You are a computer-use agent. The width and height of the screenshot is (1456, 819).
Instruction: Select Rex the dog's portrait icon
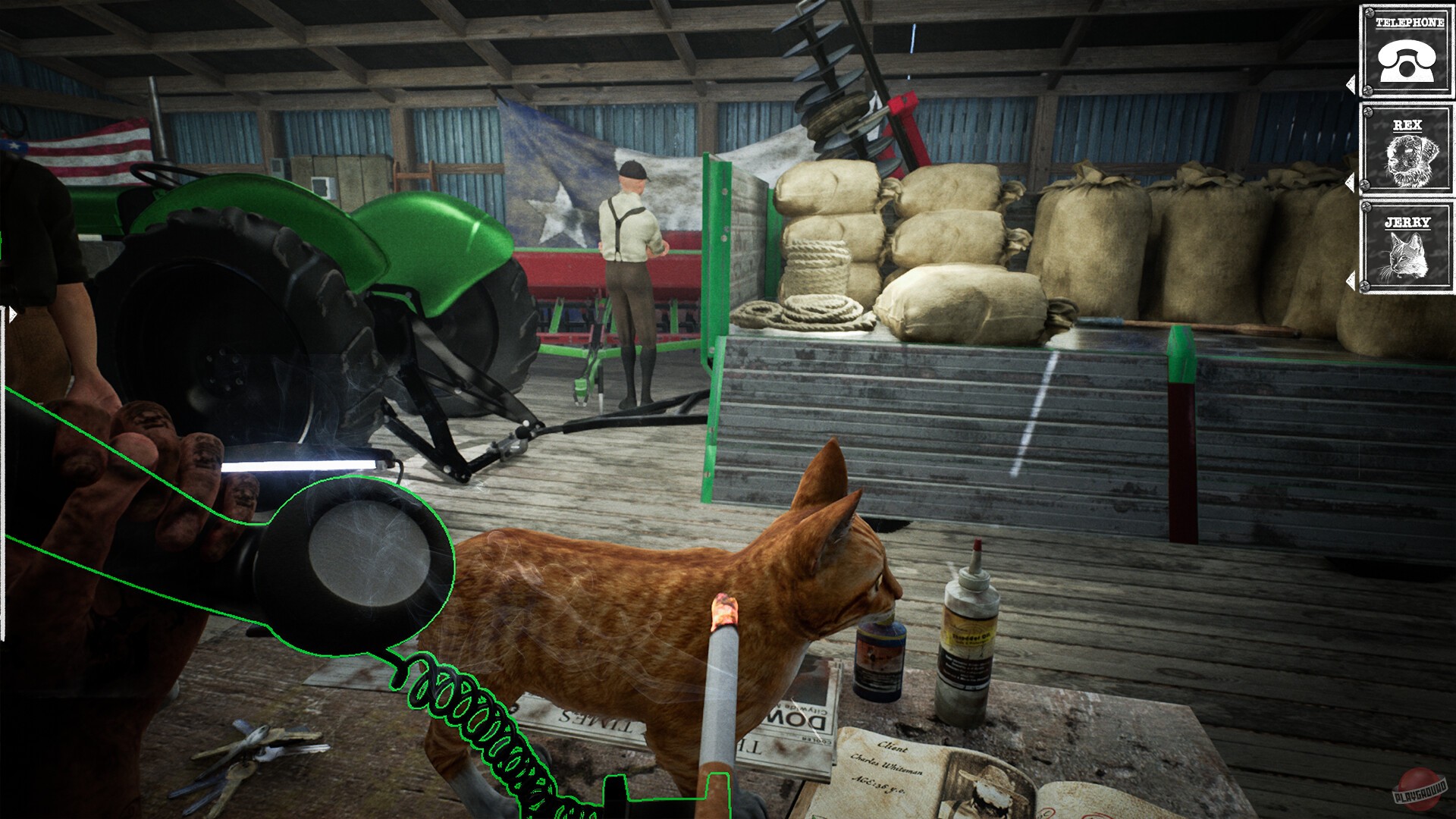click(x=1409, y=159)
